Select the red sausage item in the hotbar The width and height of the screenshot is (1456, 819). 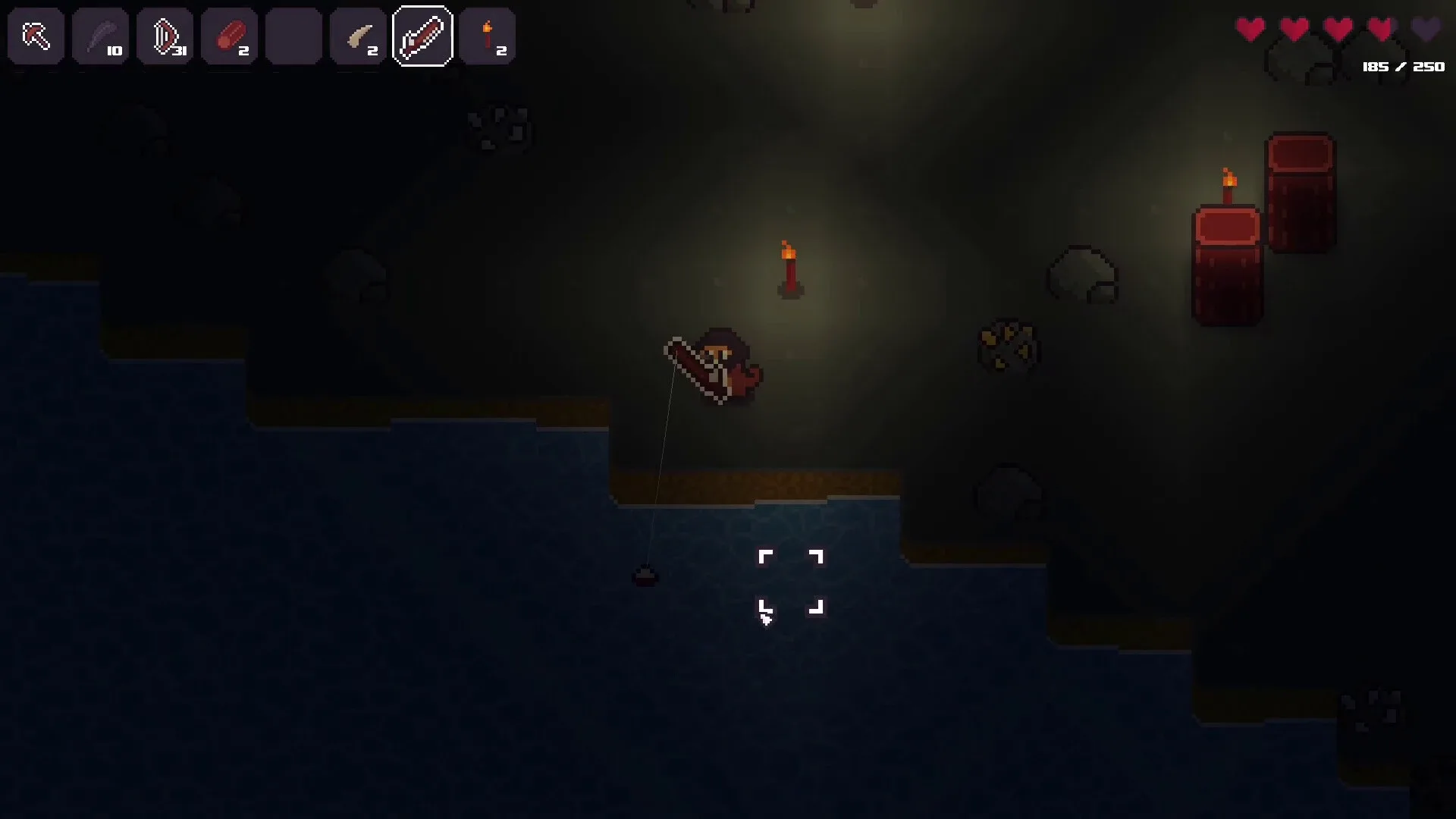coord(230,36)
